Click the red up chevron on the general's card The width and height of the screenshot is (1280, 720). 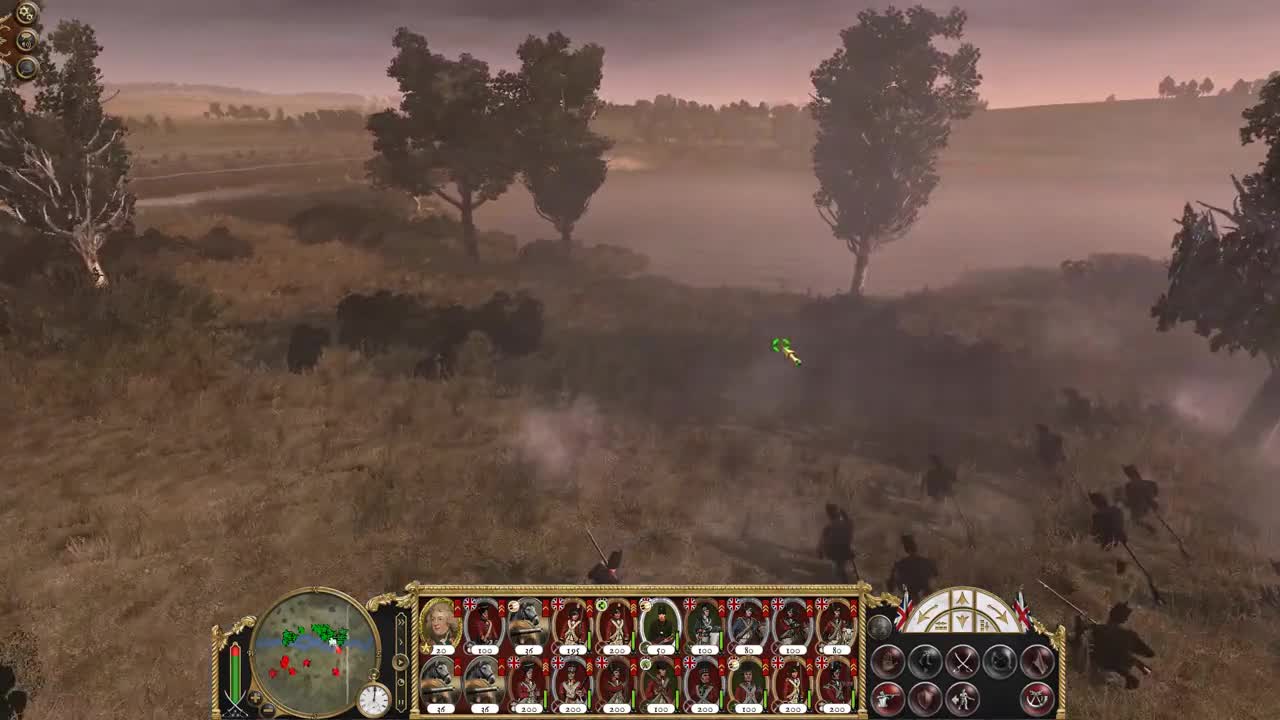click(457, 607)
